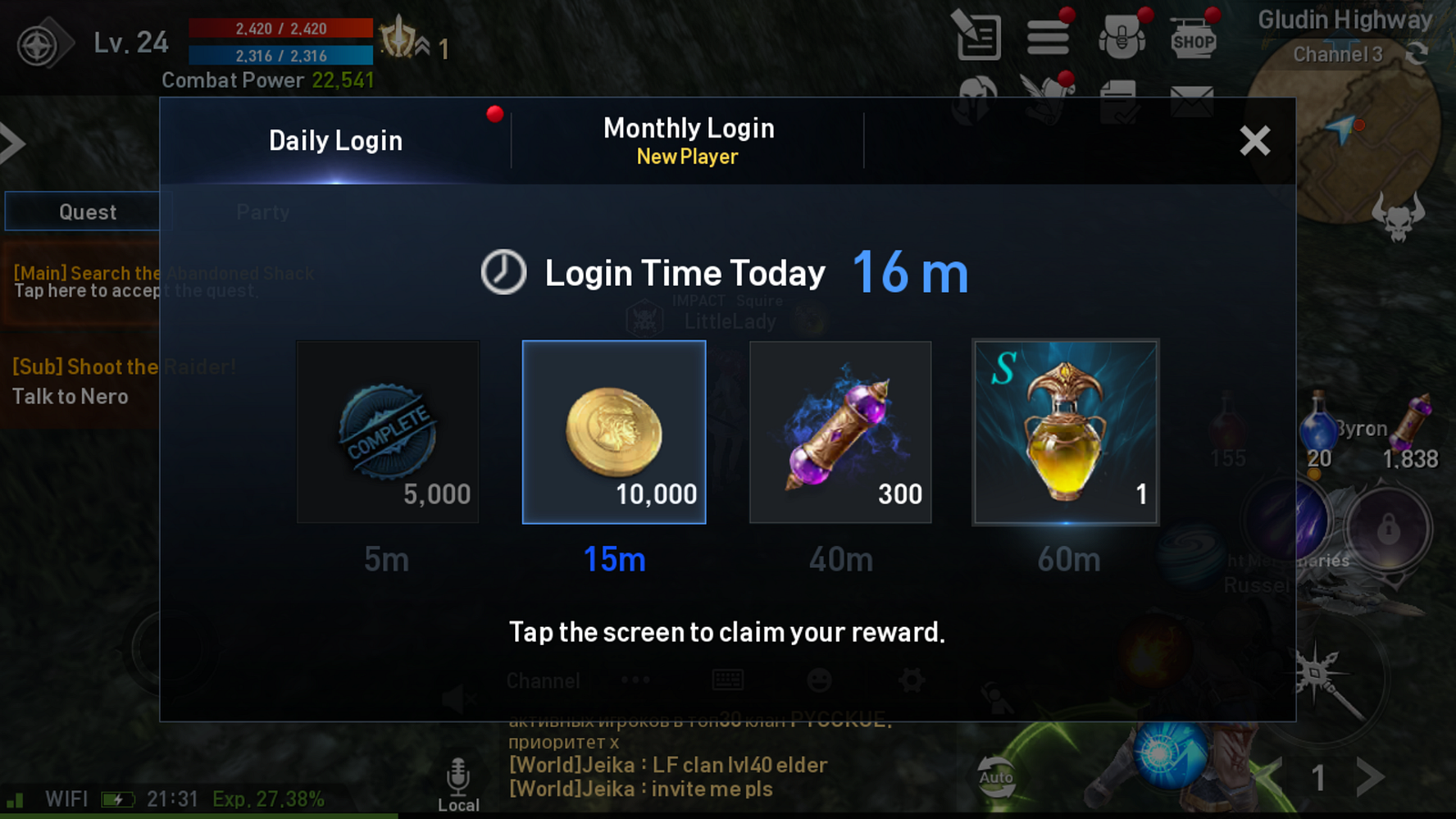This screenshot has width=1456, height=819.
Task: Open the Quest tab
Action: [87, 212]
